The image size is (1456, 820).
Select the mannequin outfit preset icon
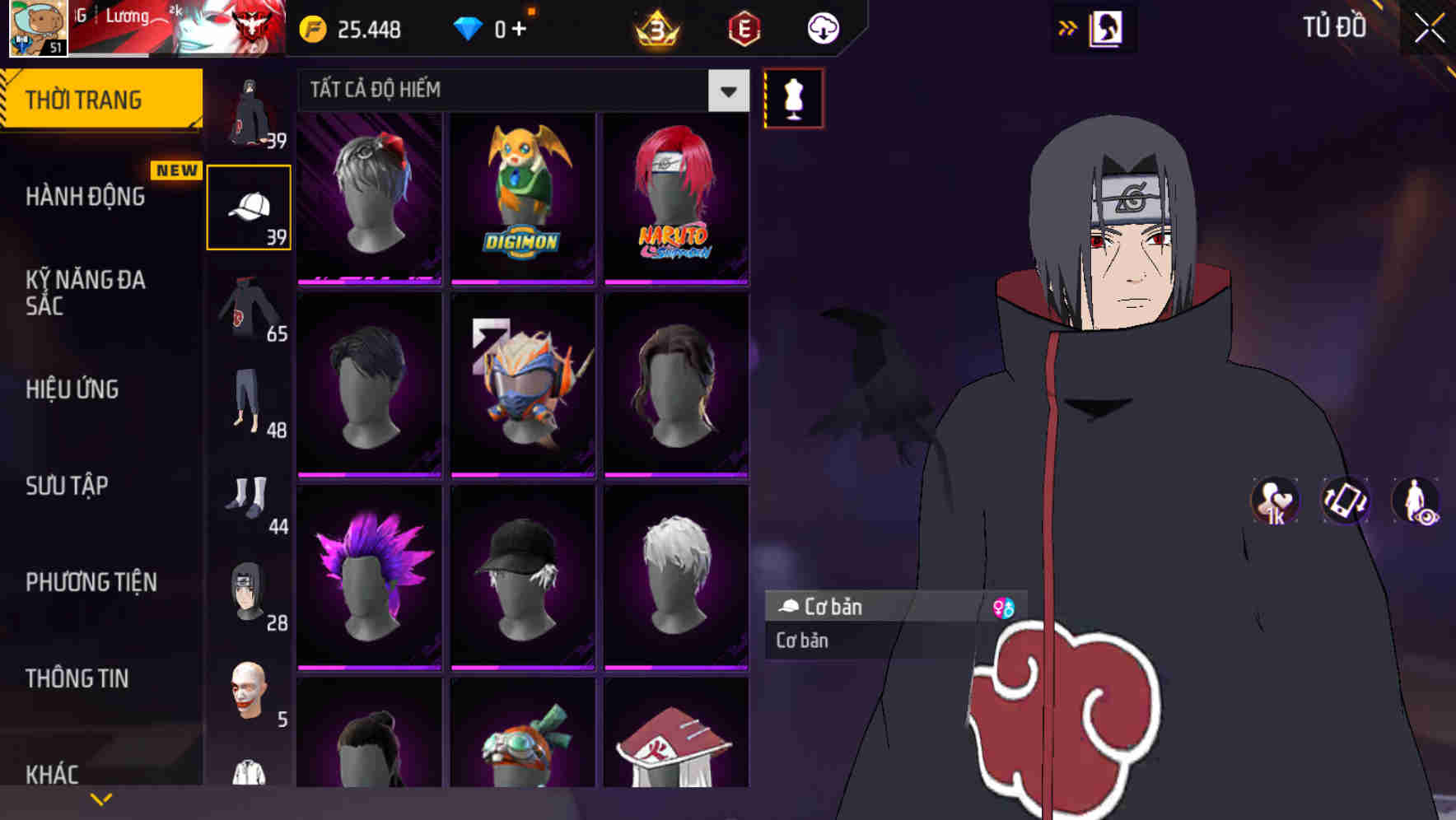[x=793, y=98]
